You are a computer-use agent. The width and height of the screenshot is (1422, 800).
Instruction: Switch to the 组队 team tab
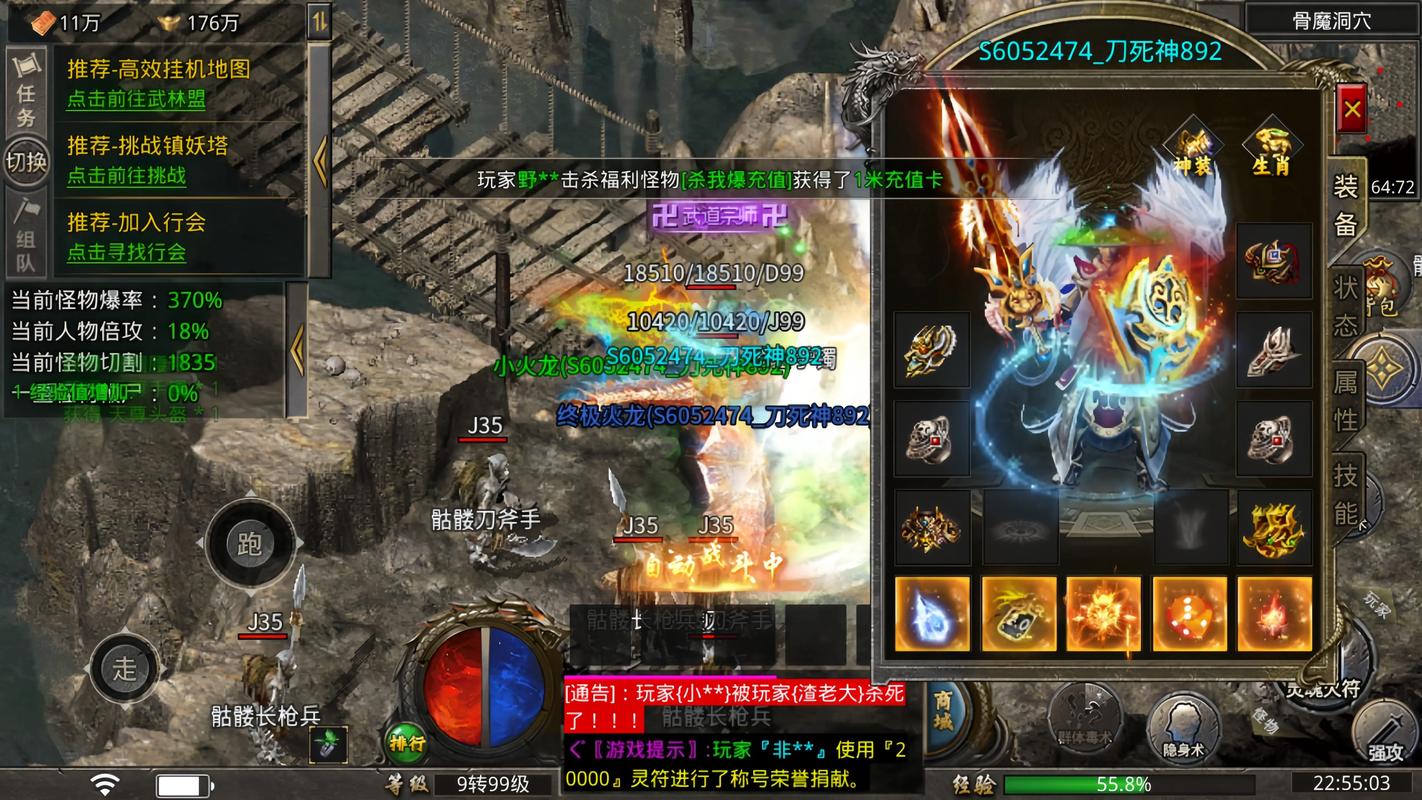[26, 236]
